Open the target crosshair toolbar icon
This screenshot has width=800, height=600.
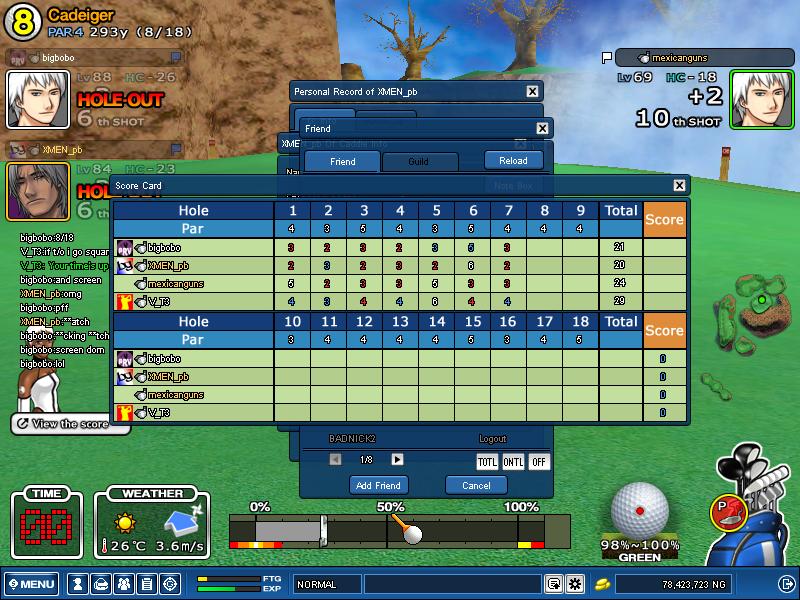[x=170, y=584]
